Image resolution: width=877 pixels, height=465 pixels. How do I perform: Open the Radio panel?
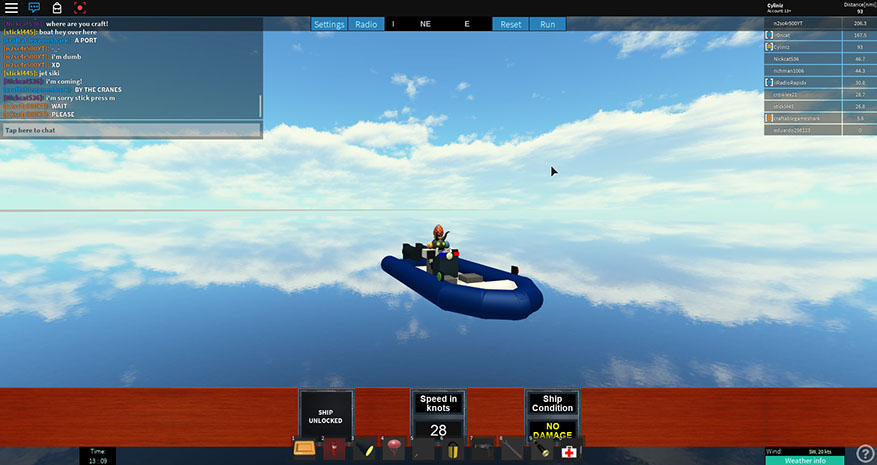pos(366,24)
